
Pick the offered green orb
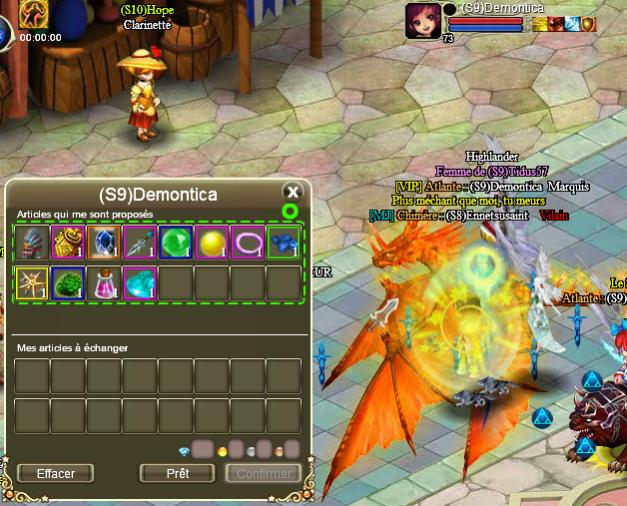pos(176,243)
